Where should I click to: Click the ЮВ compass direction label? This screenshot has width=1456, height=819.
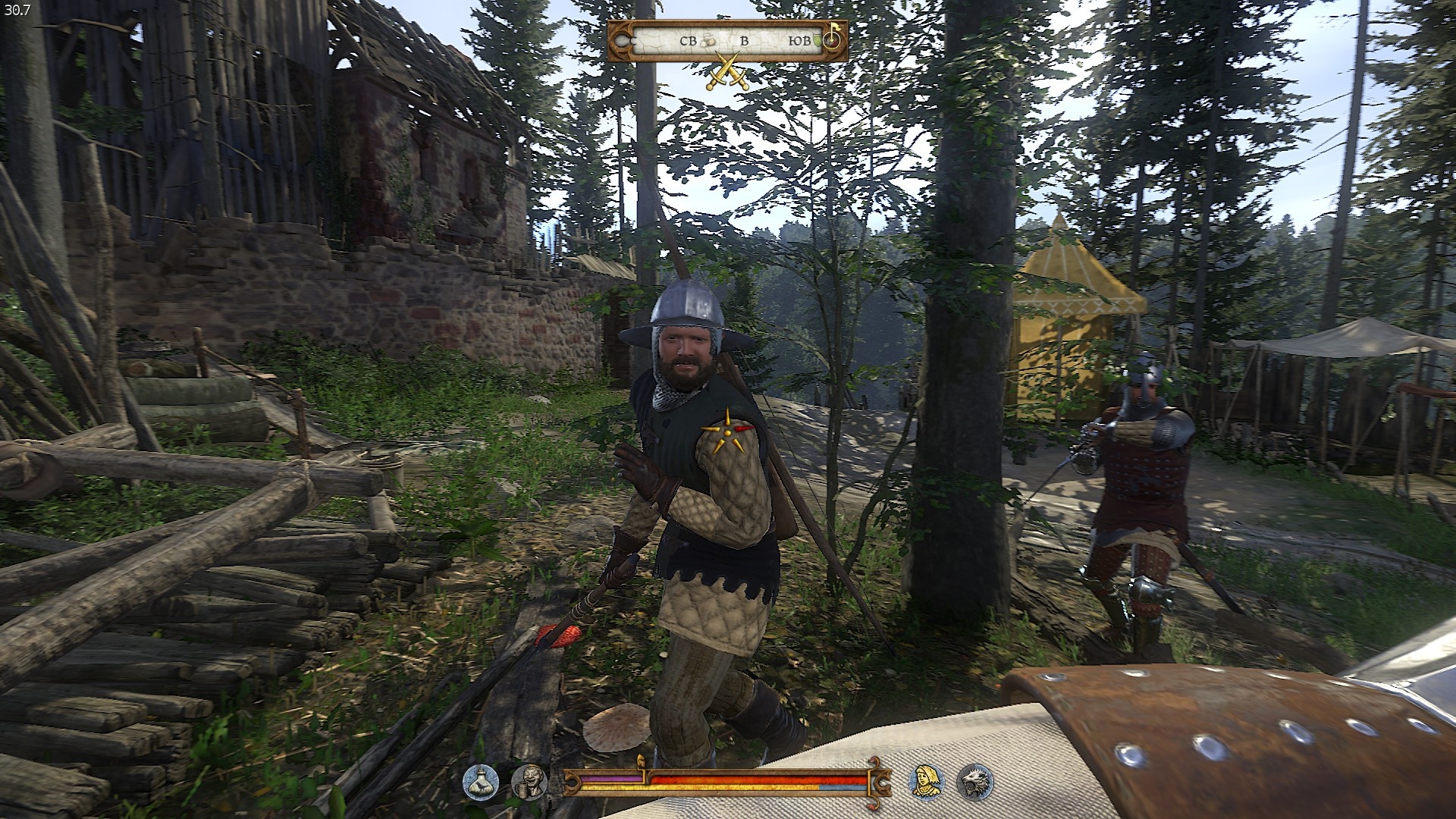click(800, 41)
